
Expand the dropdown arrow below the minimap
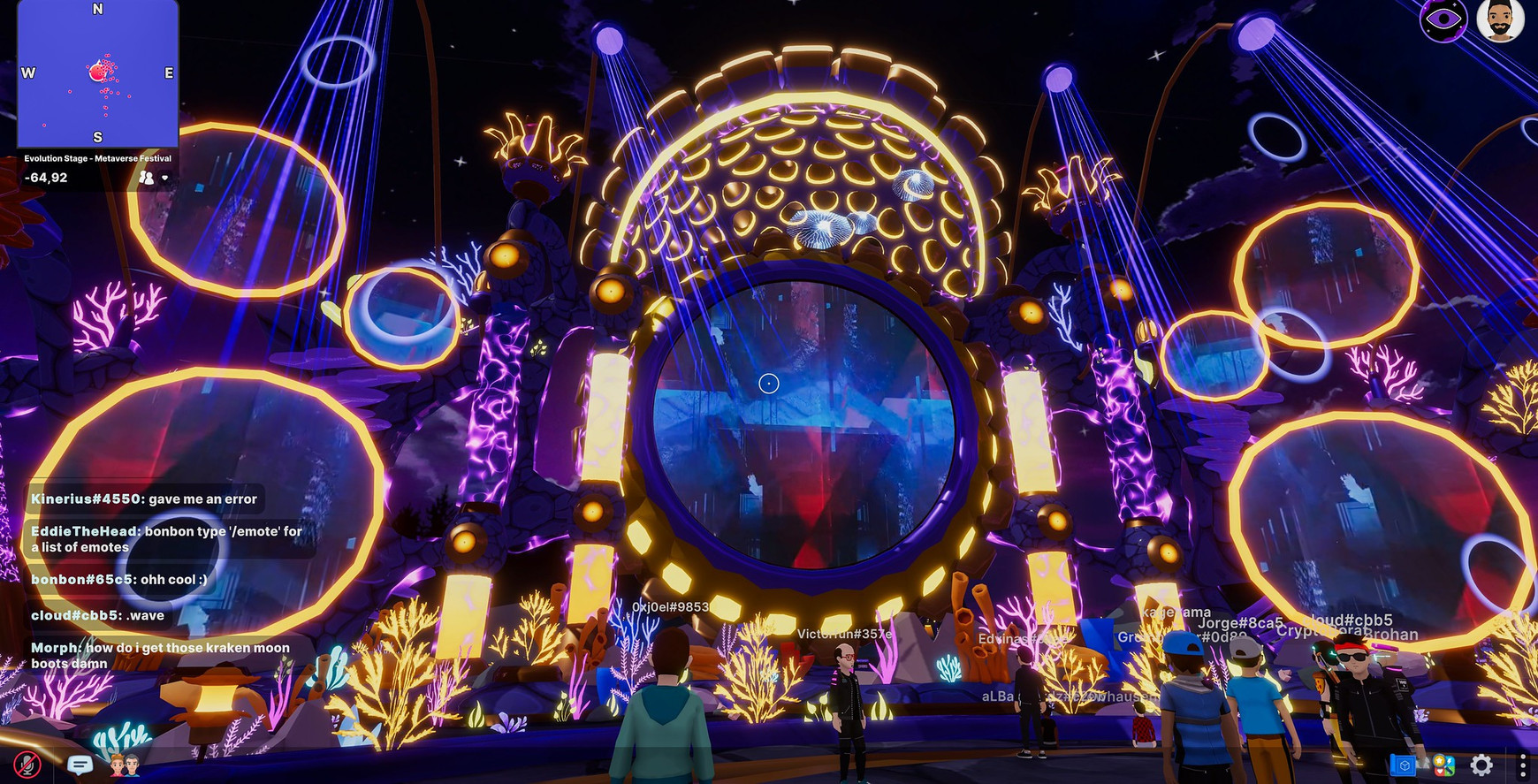(x=164, y=178)
